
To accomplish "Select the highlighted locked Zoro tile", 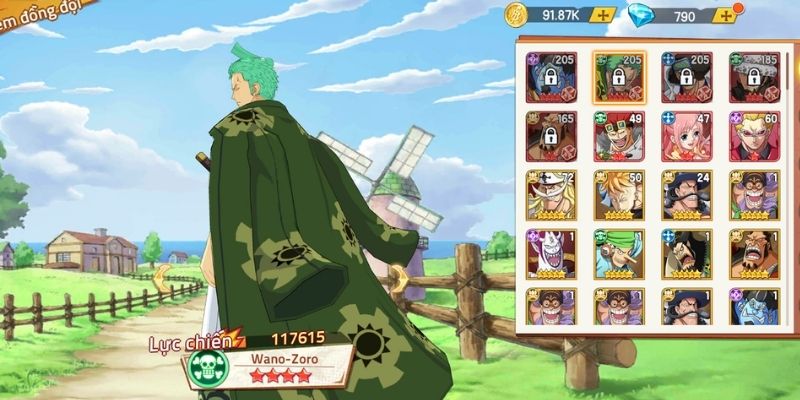I will pyautogui.click(x=619, y=77).
